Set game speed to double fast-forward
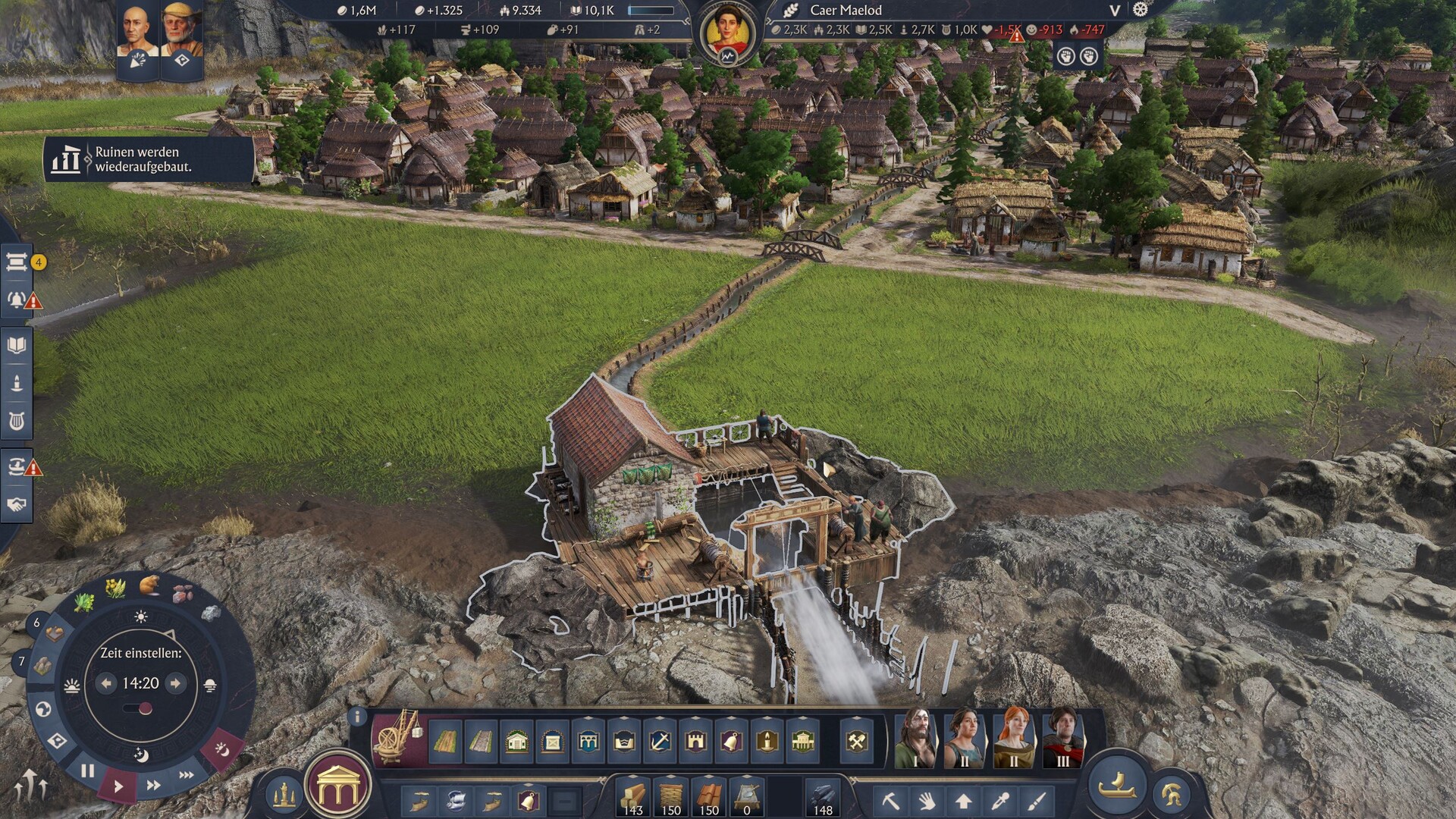Viewport: 1456px width, 819px height. pyautogui.click(x=153, y=786)
